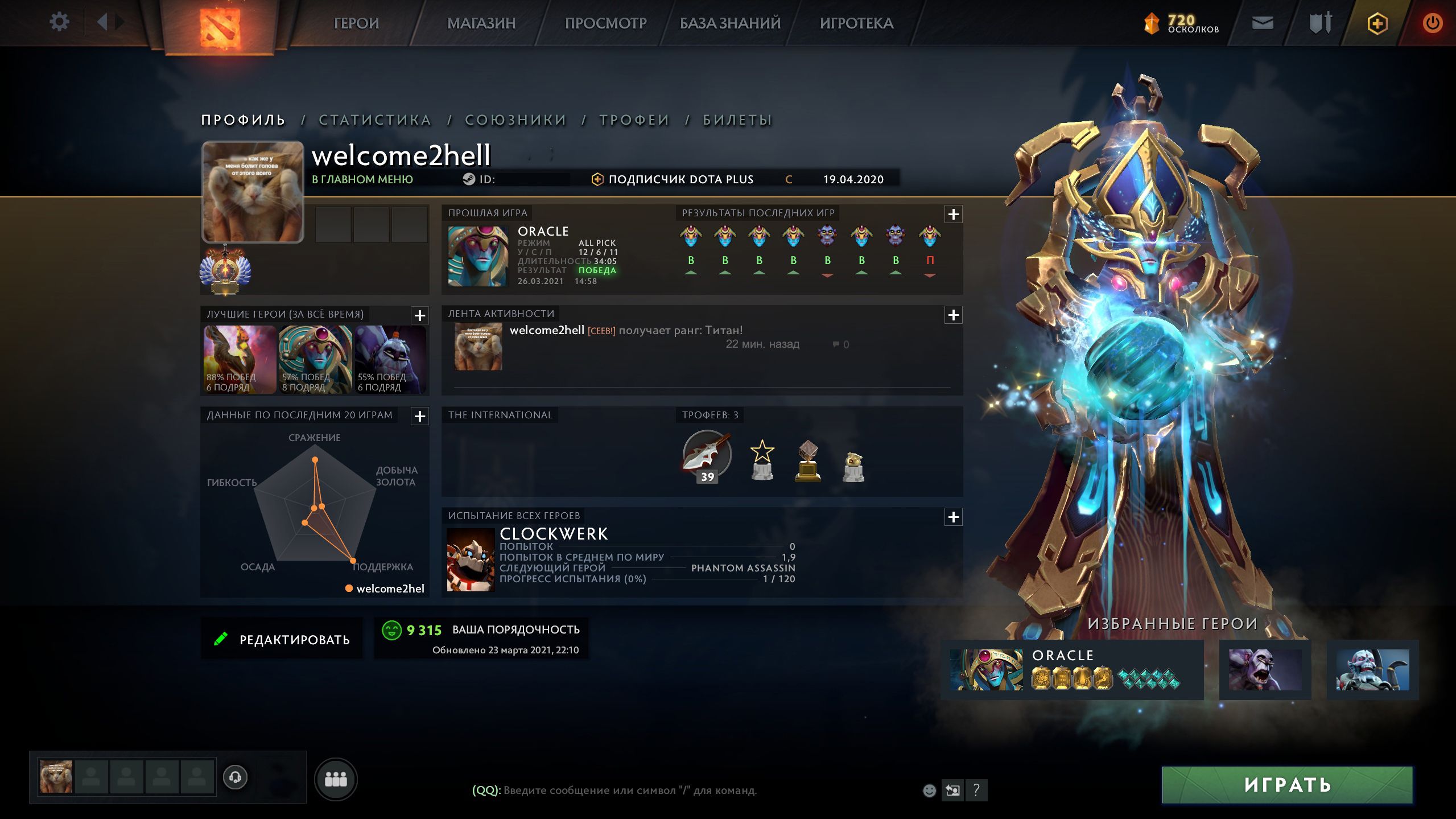Open the party group button
This screenshot has height=819, width=1456.
click(336, 779)
